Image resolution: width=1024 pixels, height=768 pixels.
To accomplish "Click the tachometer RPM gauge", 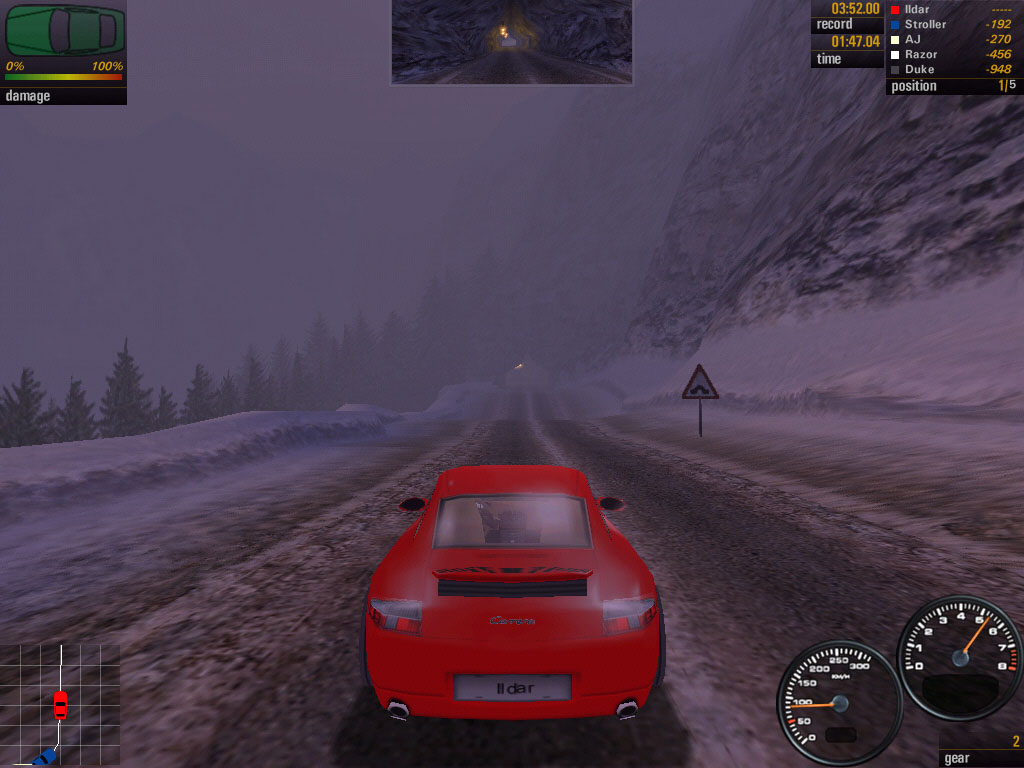I will tap(960, 655).
